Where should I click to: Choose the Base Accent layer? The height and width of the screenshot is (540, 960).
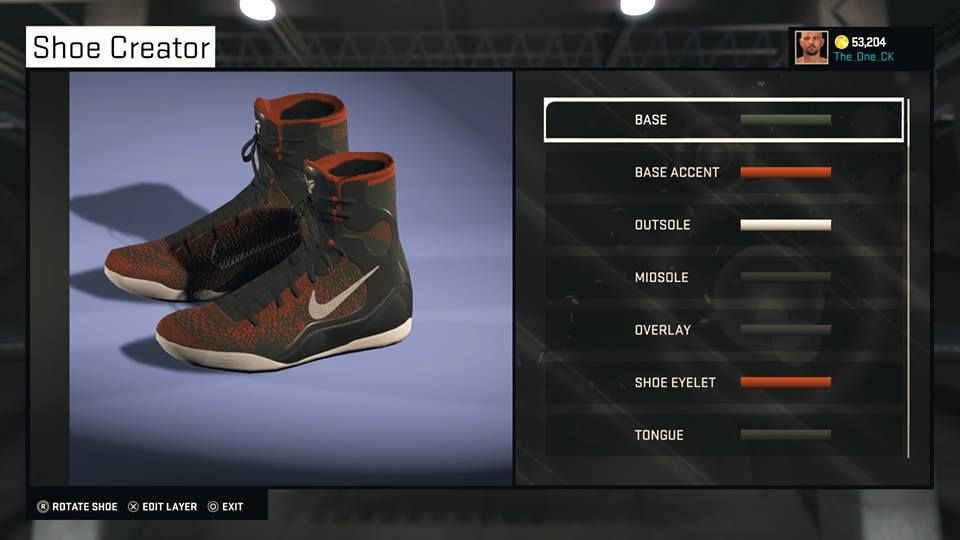pos(723,172)
